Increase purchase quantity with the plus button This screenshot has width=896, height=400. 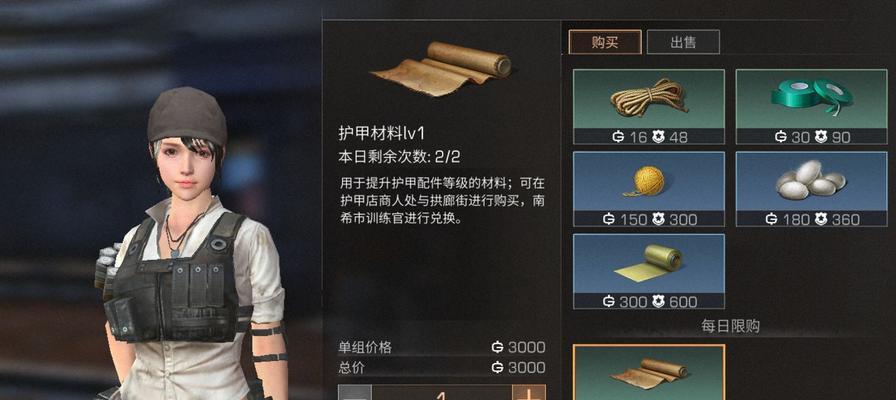529,392
